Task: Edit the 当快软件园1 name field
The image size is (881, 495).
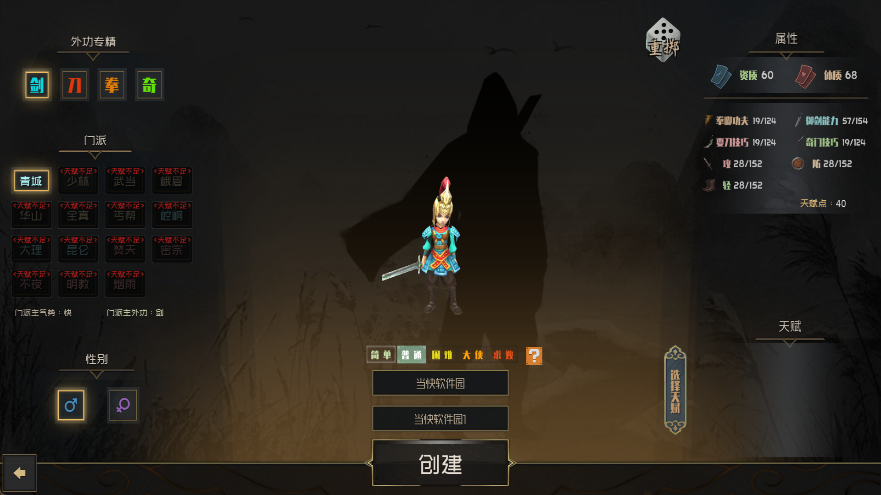Action: click(440, 418)
